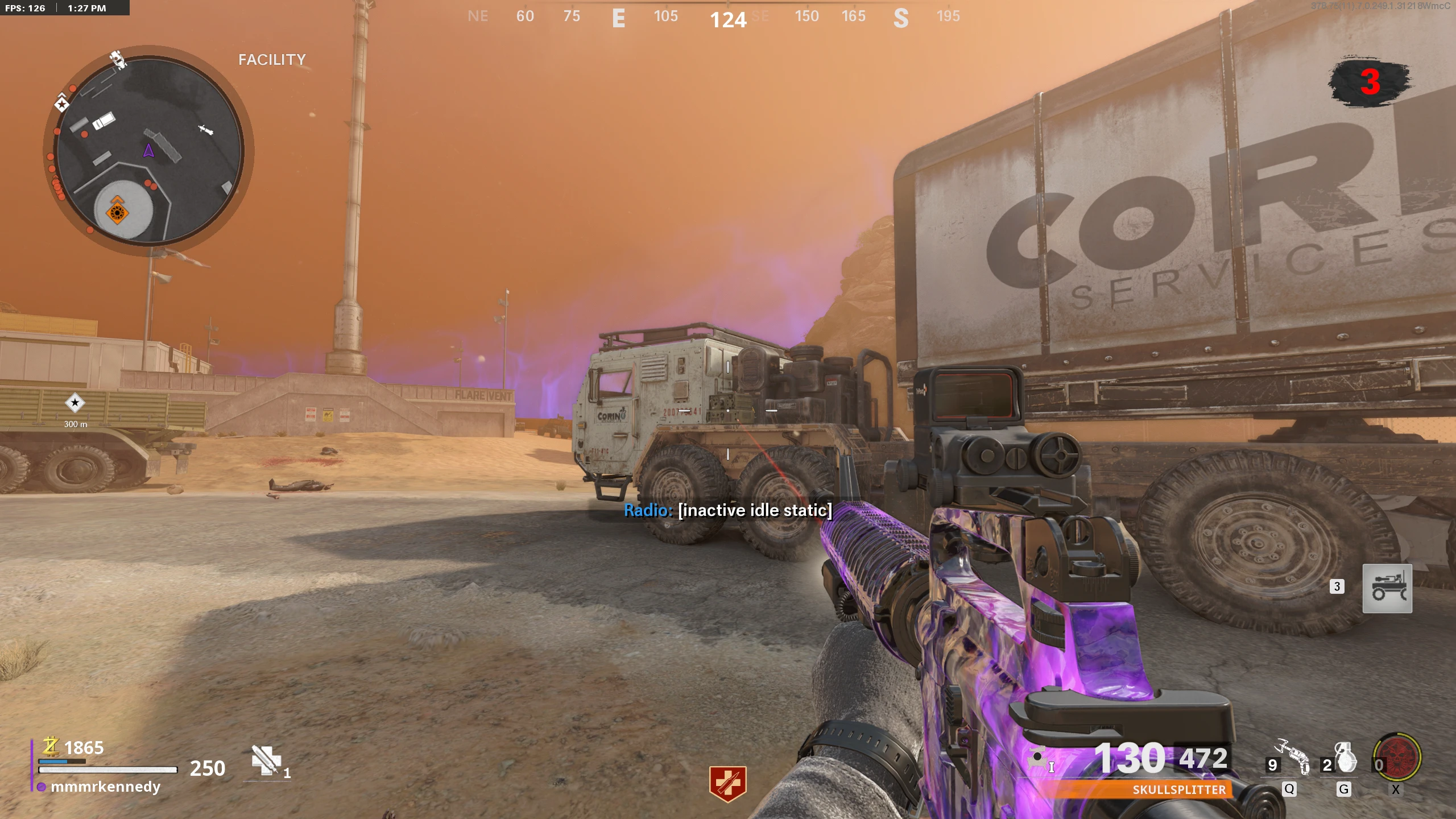1456x819 pixels.
Task: Select the orange objective marker on minimap
Action: pyautogui.click(x=117, y=212)
